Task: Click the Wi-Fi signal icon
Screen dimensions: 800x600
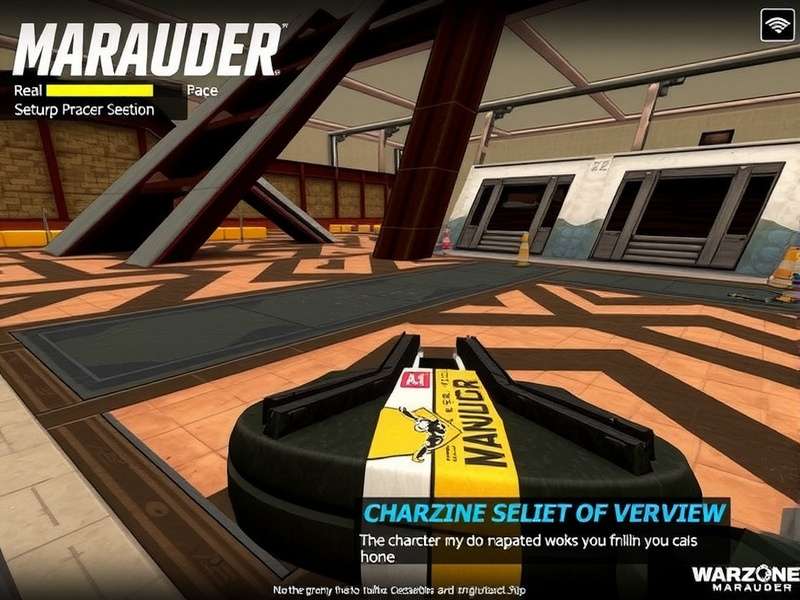Action: pyautogui.click(x=777, y=24)
